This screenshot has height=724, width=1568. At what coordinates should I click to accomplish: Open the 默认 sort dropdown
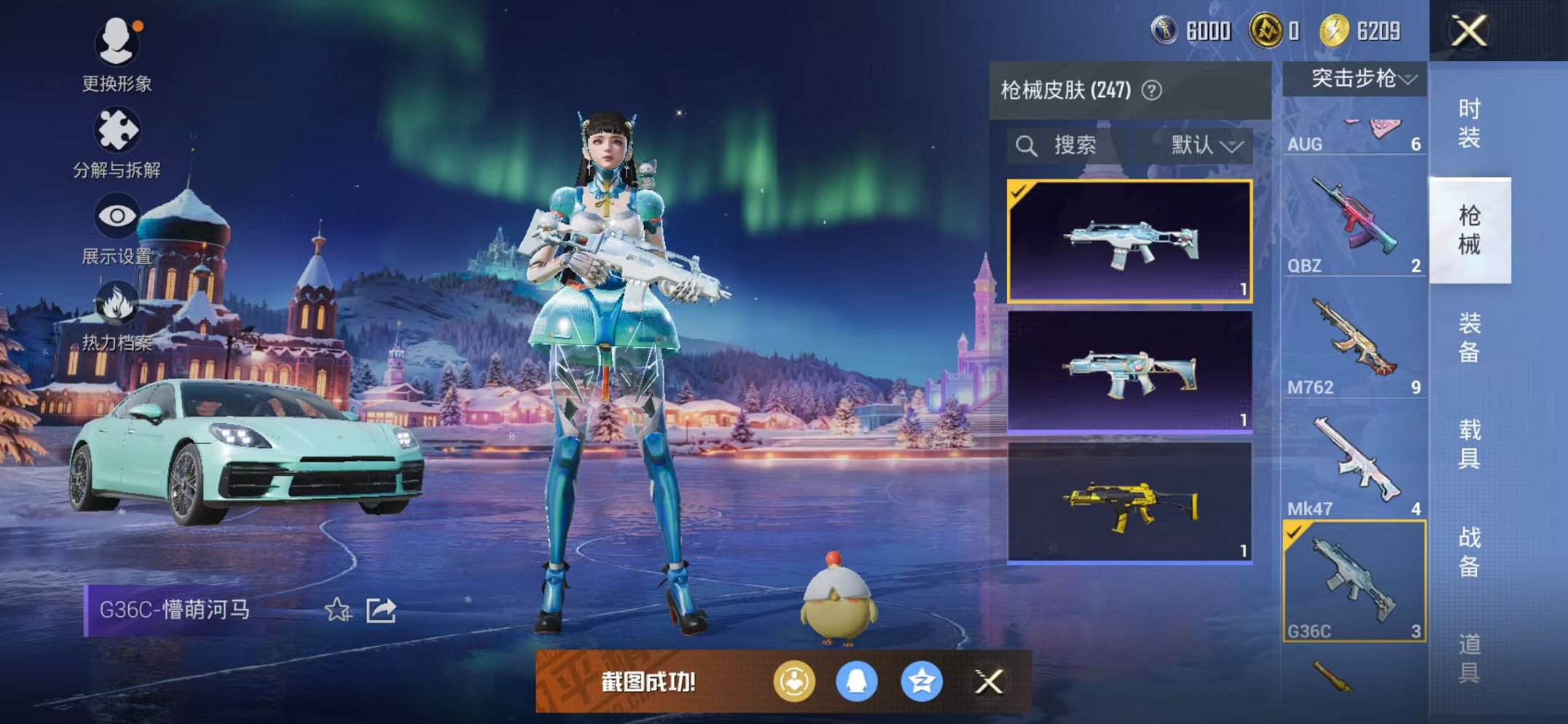tap(1202, 145)
